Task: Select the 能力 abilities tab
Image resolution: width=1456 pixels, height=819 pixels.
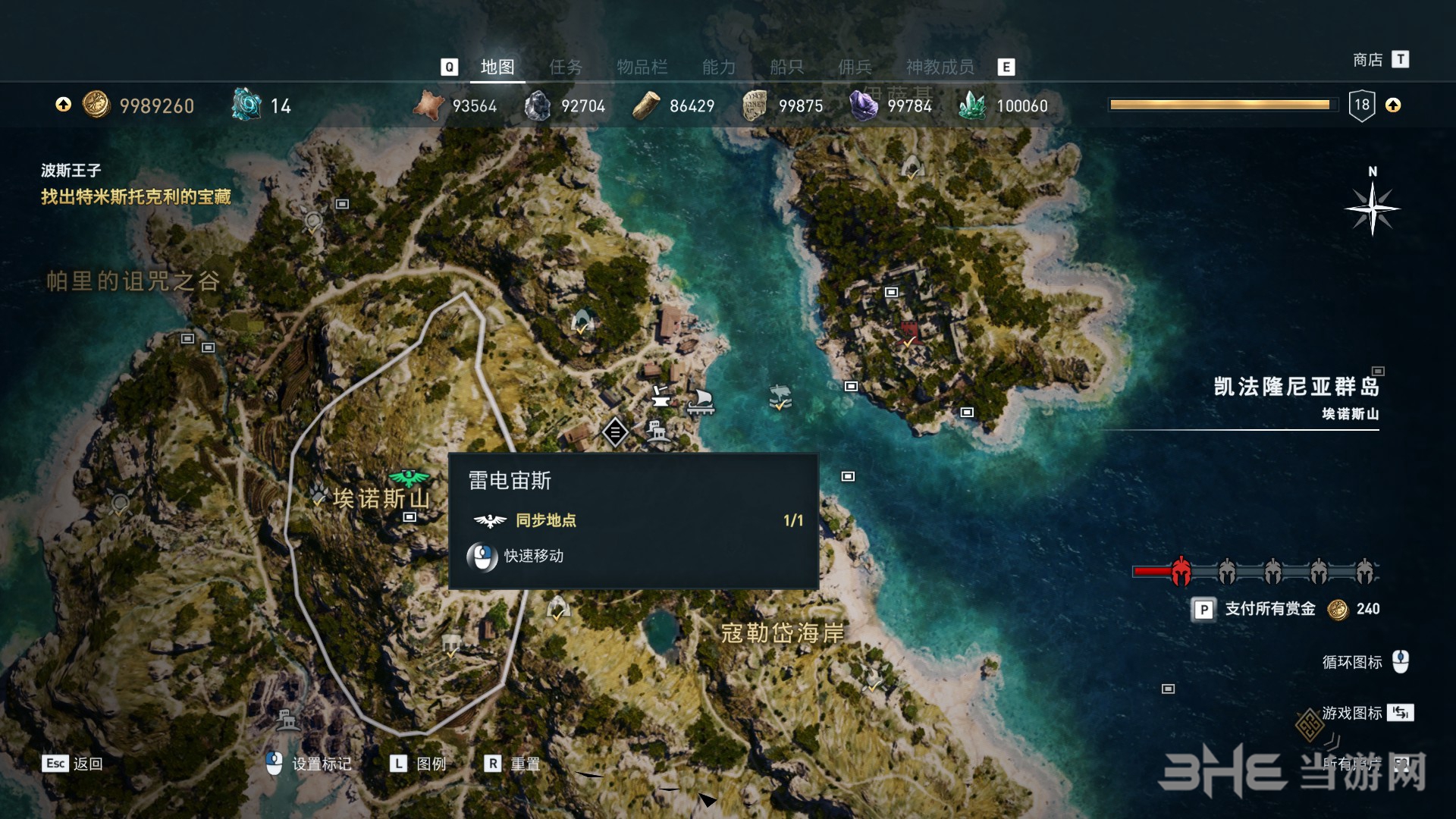Action: click(718, 67)
